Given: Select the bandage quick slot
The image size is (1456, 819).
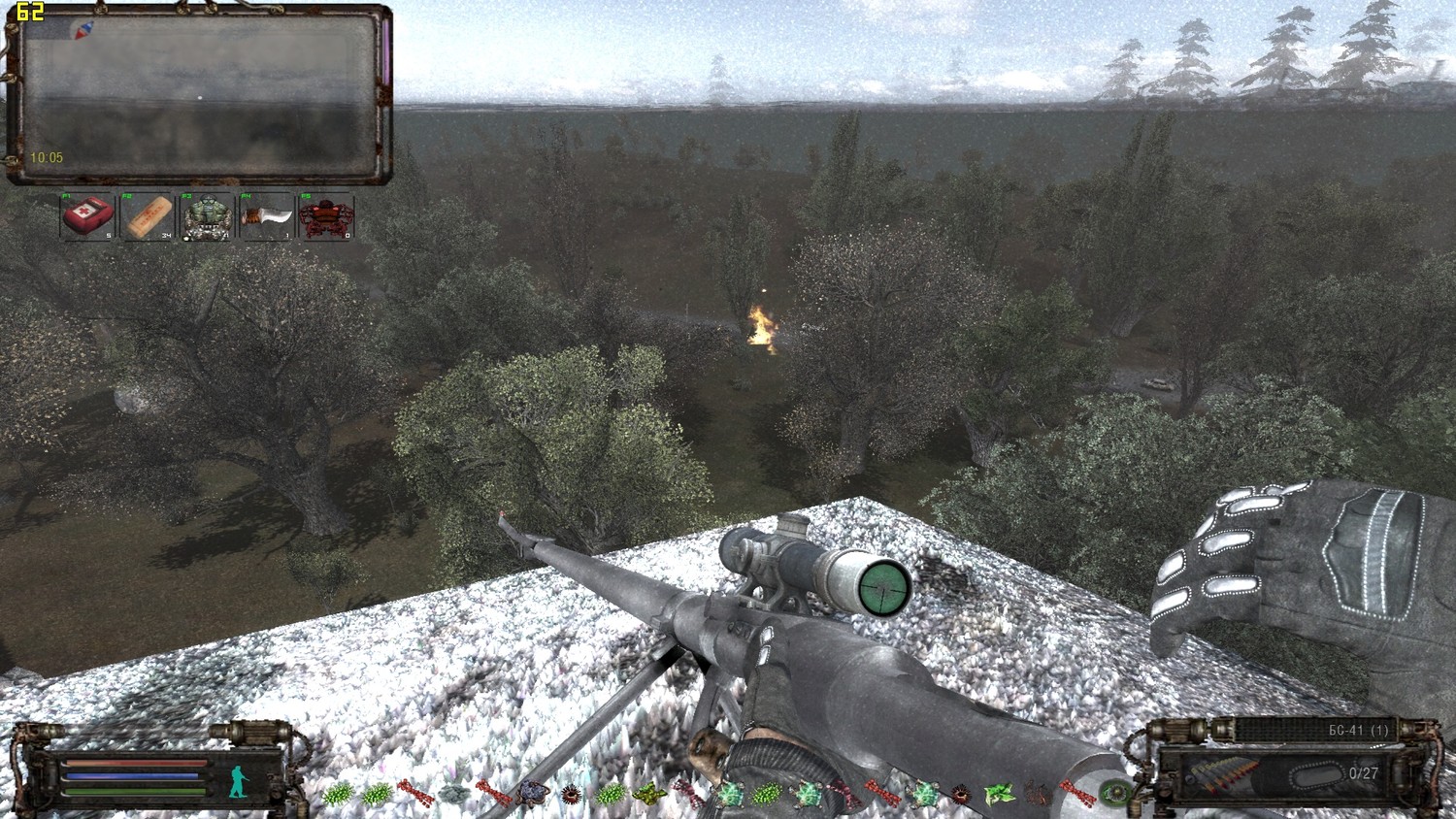Looking at the screenshot, I should point(148,215).
